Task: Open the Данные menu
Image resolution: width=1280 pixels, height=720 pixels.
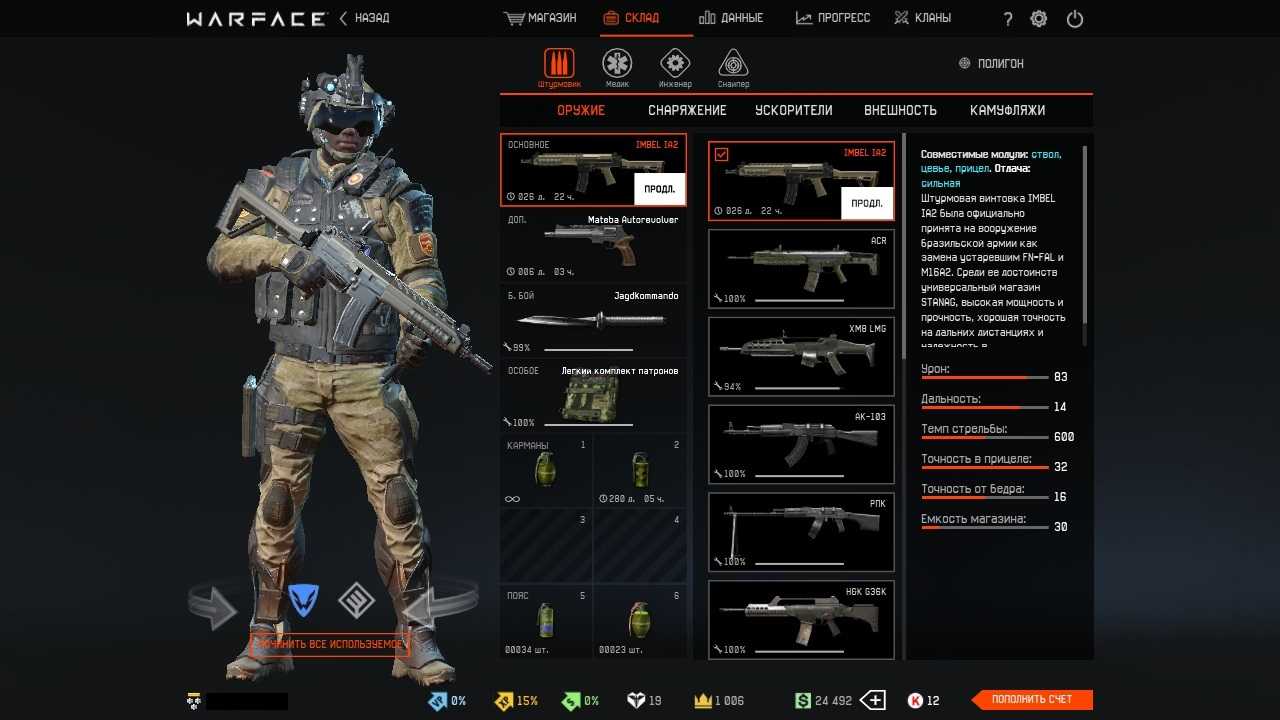Action: [x=731, y=18]
